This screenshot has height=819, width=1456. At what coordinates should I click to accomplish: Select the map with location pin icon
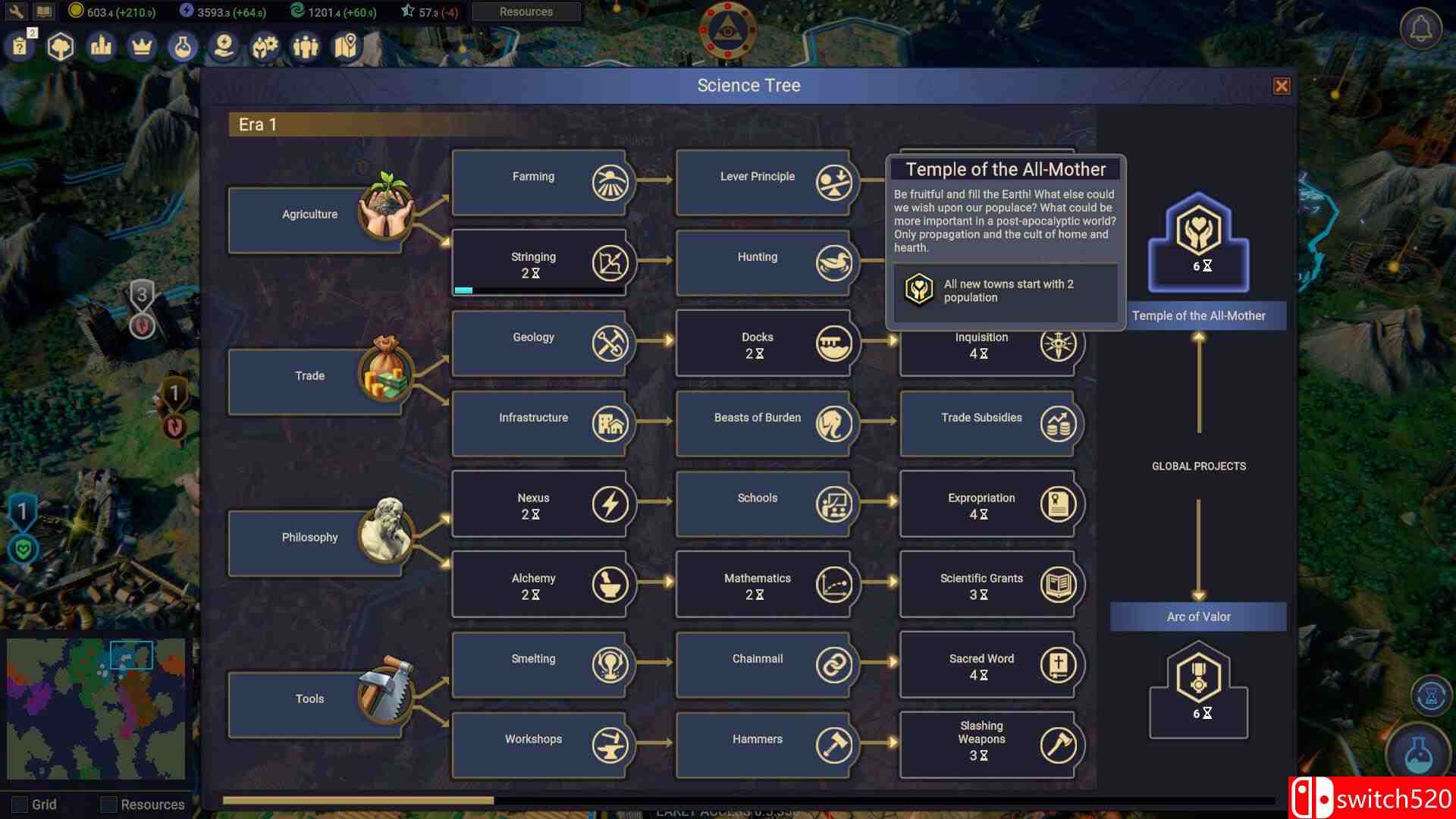coord(345,46)
